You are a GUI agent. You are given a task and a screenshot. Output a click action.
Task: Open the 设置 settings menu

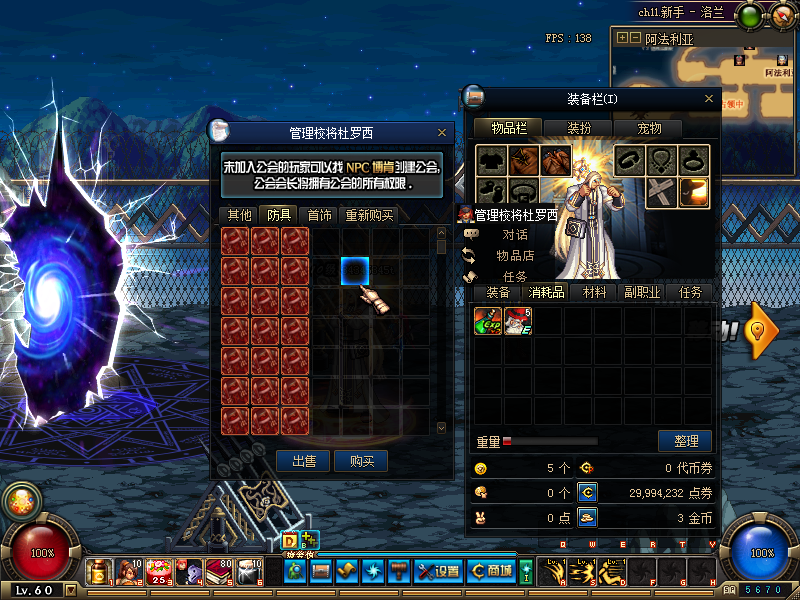point(438,571)
